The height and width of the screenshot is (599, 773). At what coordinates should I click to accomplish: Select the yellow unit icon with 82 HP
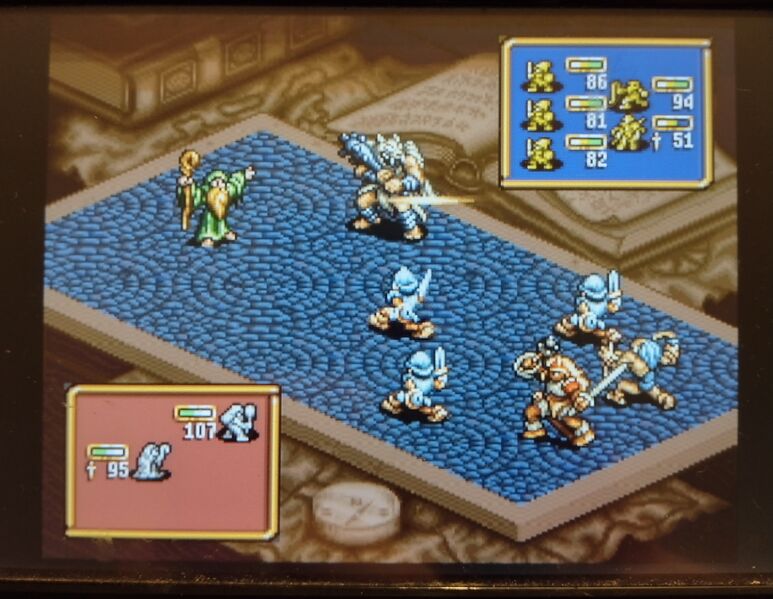541,154
